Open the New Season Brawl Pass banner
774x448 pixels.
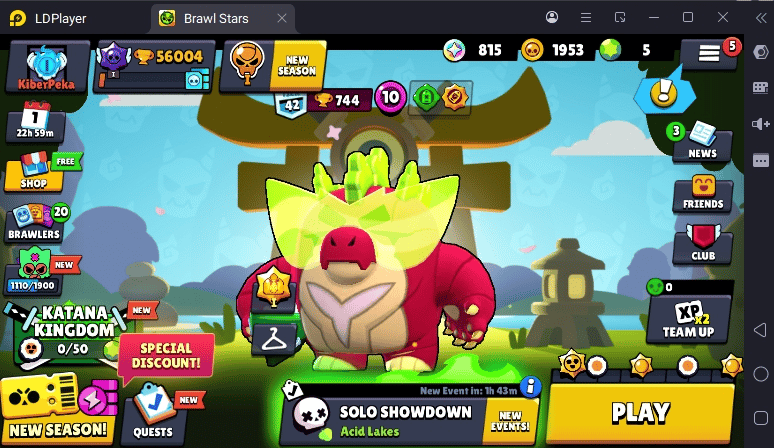(58, 411)
